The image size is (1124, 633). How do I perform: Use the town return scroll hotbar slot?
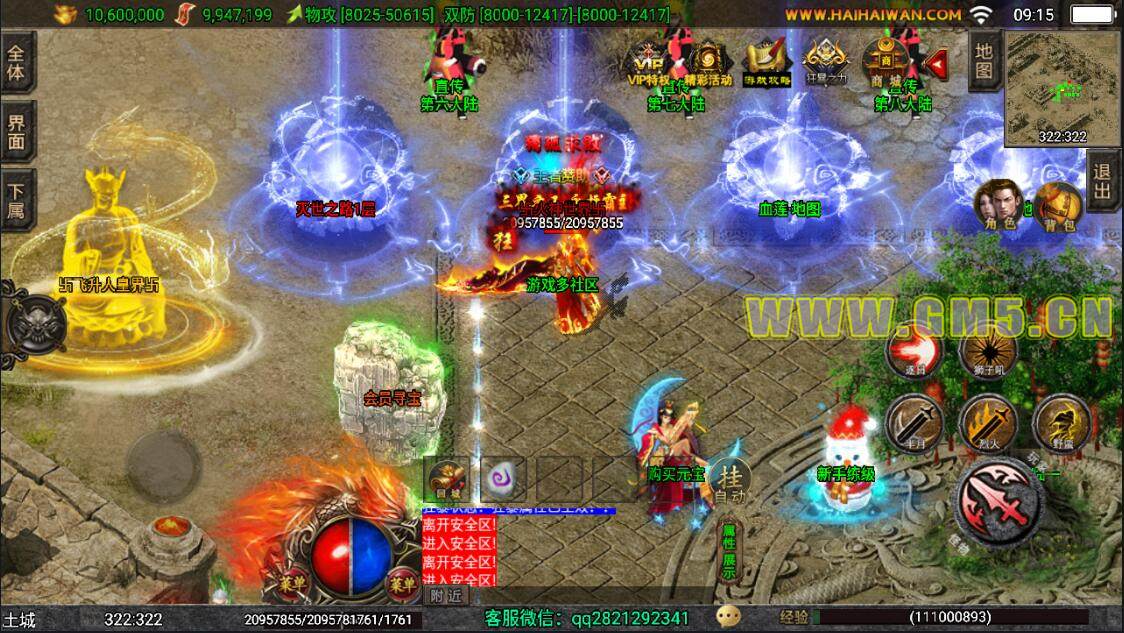(445, 478)
